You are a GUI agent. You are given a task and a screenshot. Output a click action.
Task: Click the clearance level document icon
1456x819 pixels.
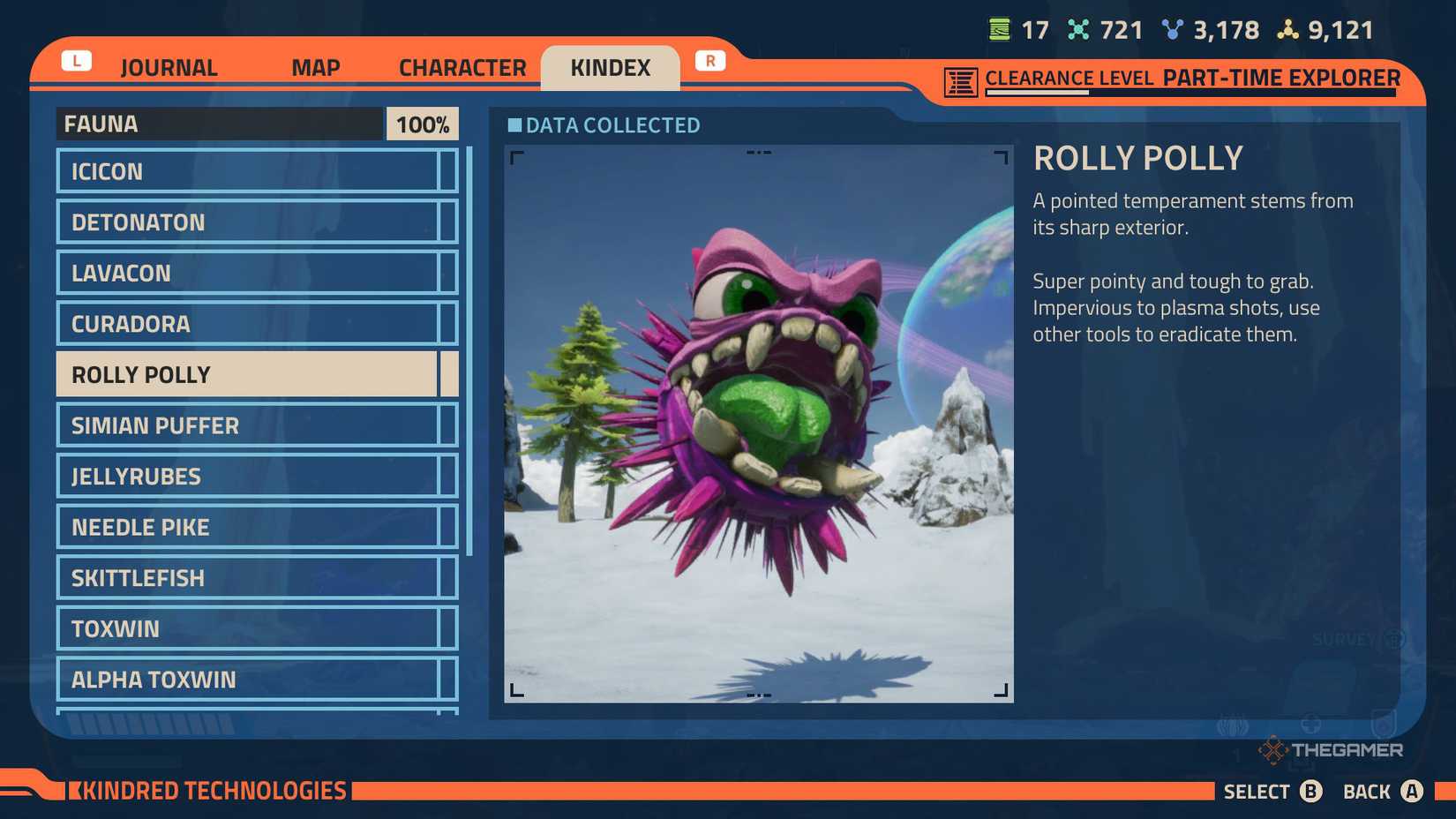959,79
